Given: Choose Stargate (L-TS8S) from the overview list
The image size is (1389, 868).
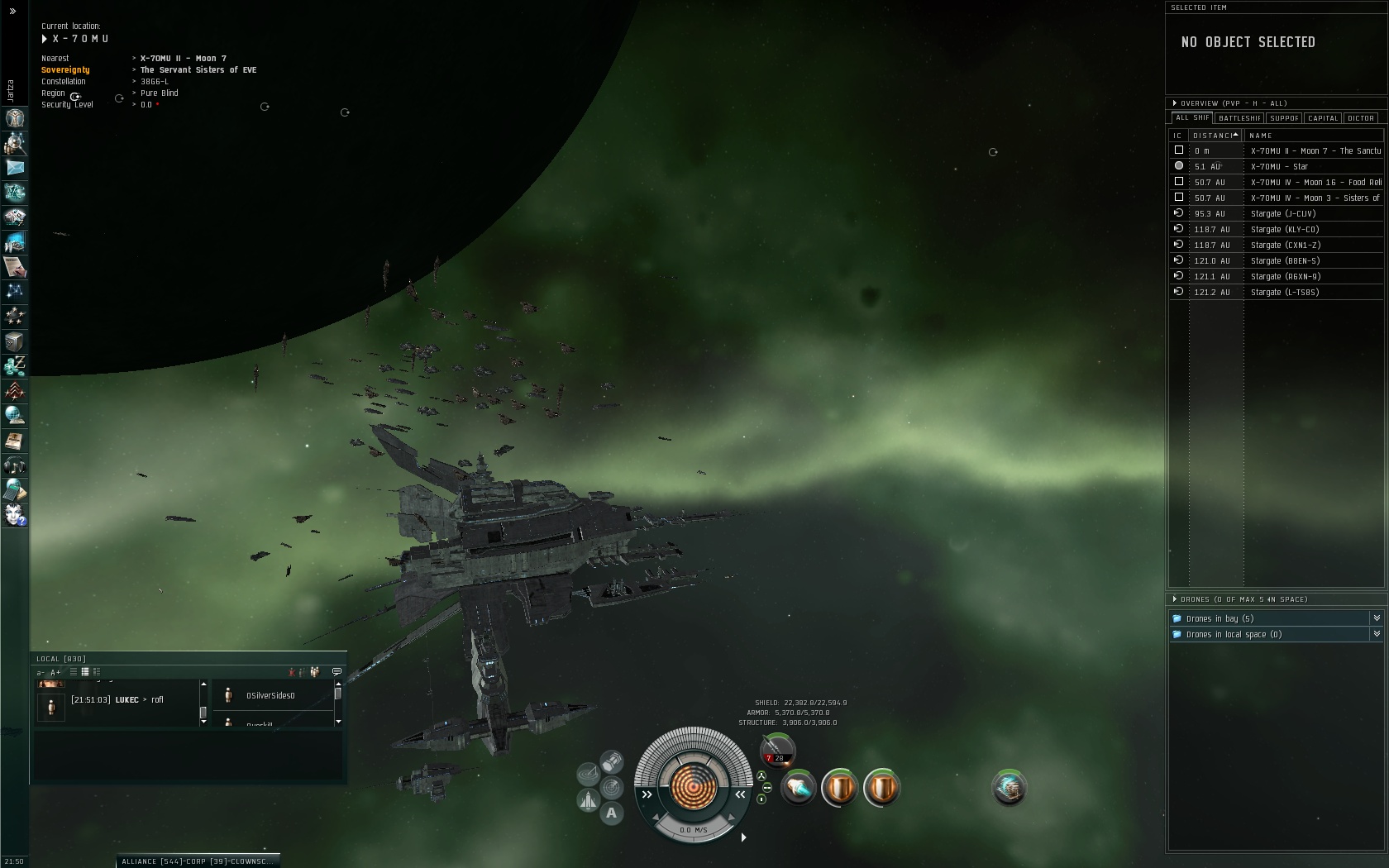Looking at the screenshot, I should pyautogui.click(x=1284, y=293).
